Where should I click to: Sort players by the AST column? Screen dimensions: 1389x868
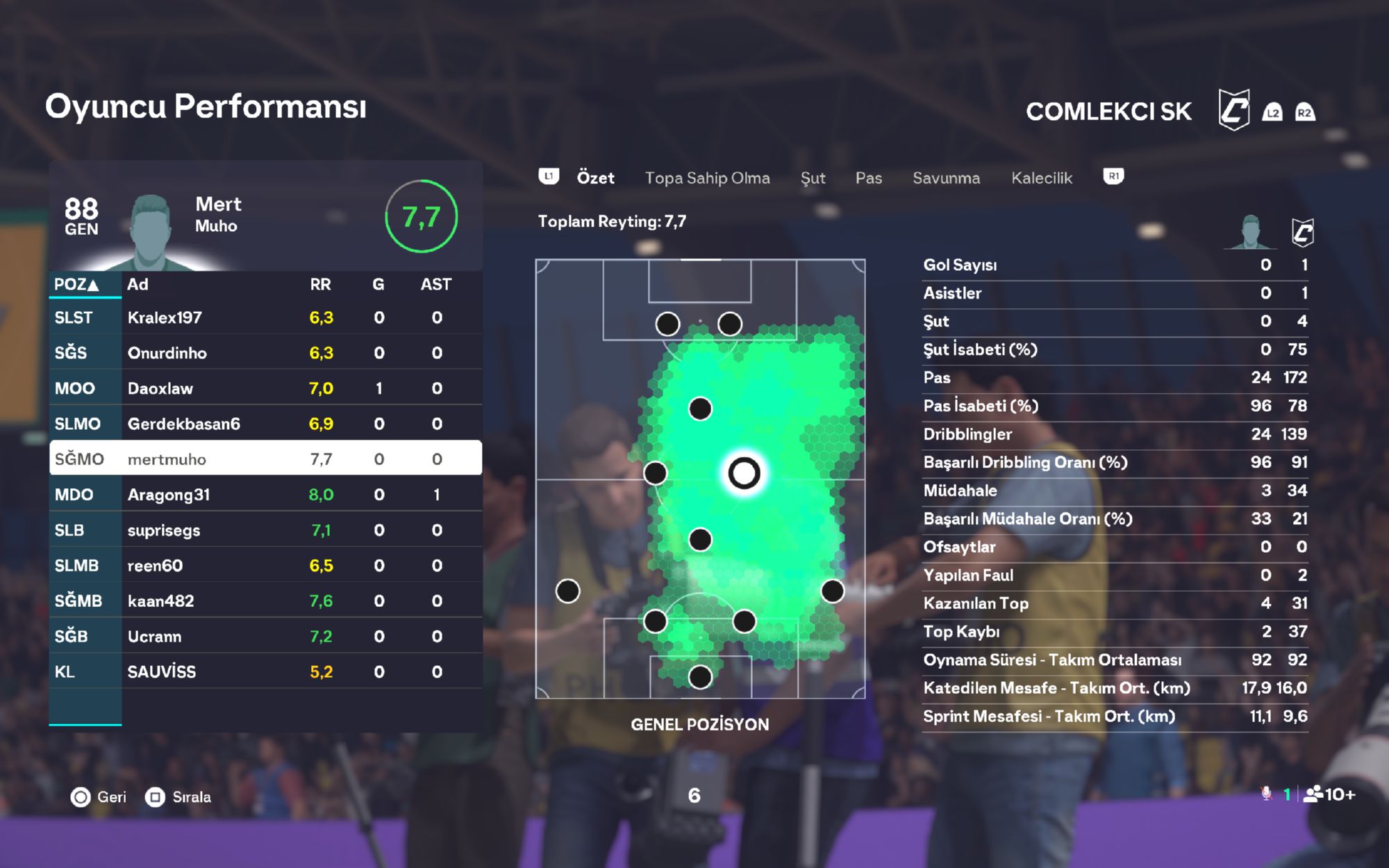tap(435, 285)
